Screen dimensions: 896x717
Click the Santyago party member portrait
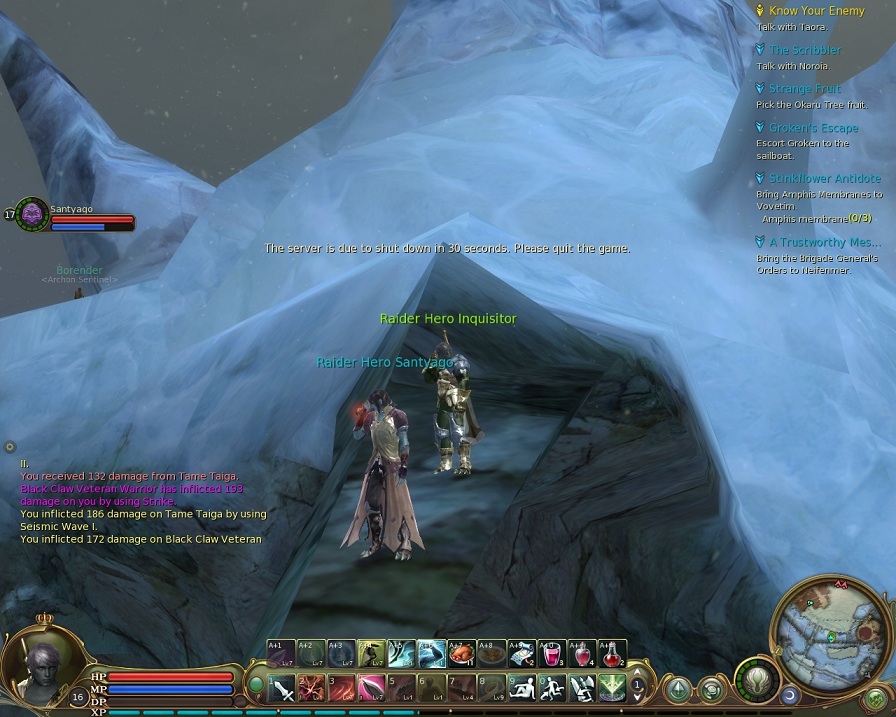tap(34, 214)
